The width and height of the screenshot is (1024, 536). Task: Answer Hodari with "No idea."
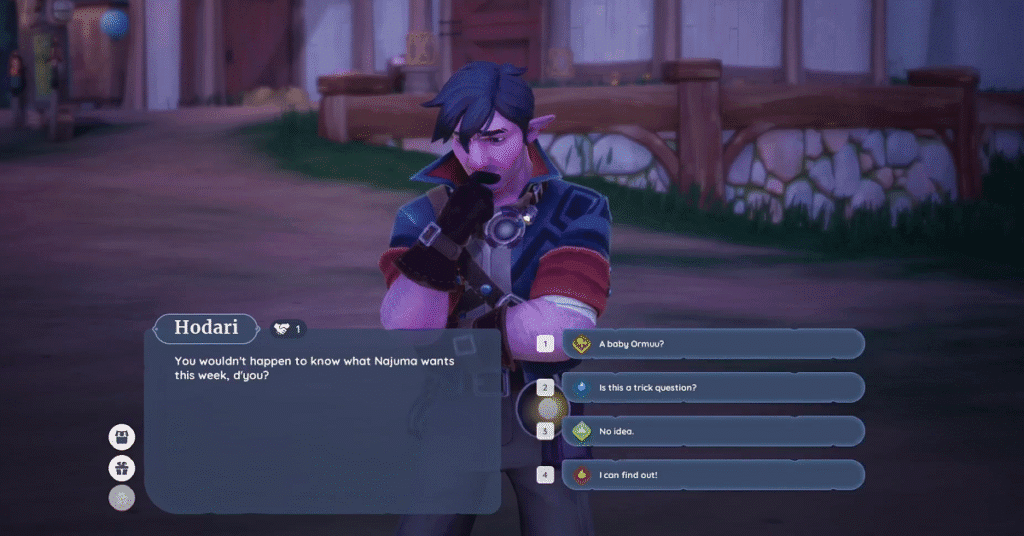click(712, 431)
